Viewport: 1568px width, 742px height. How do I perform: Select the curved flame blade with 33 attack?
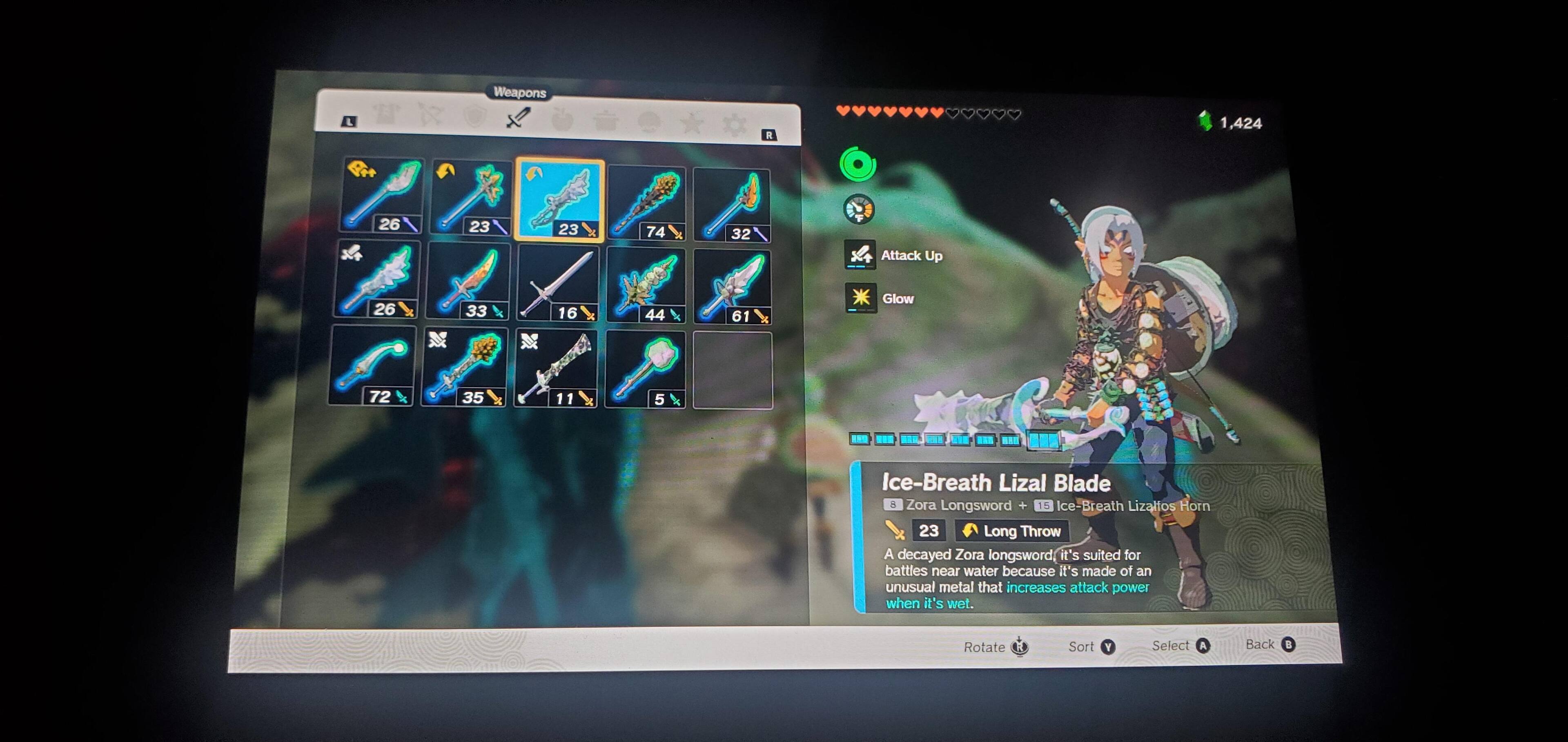pos(468,281)
